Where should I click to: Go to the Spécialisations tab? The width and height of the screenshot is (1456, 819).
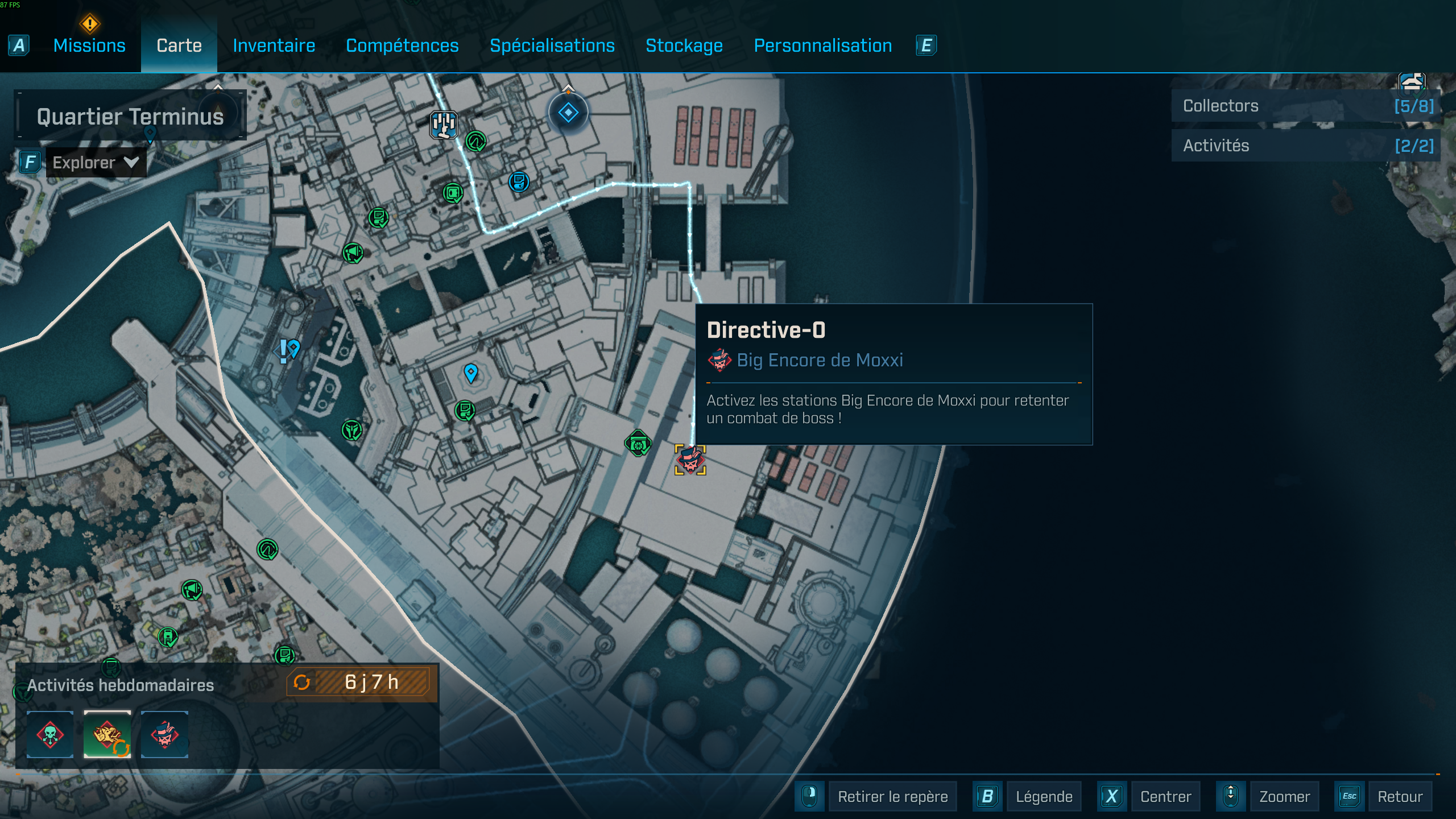pos(552,45)
